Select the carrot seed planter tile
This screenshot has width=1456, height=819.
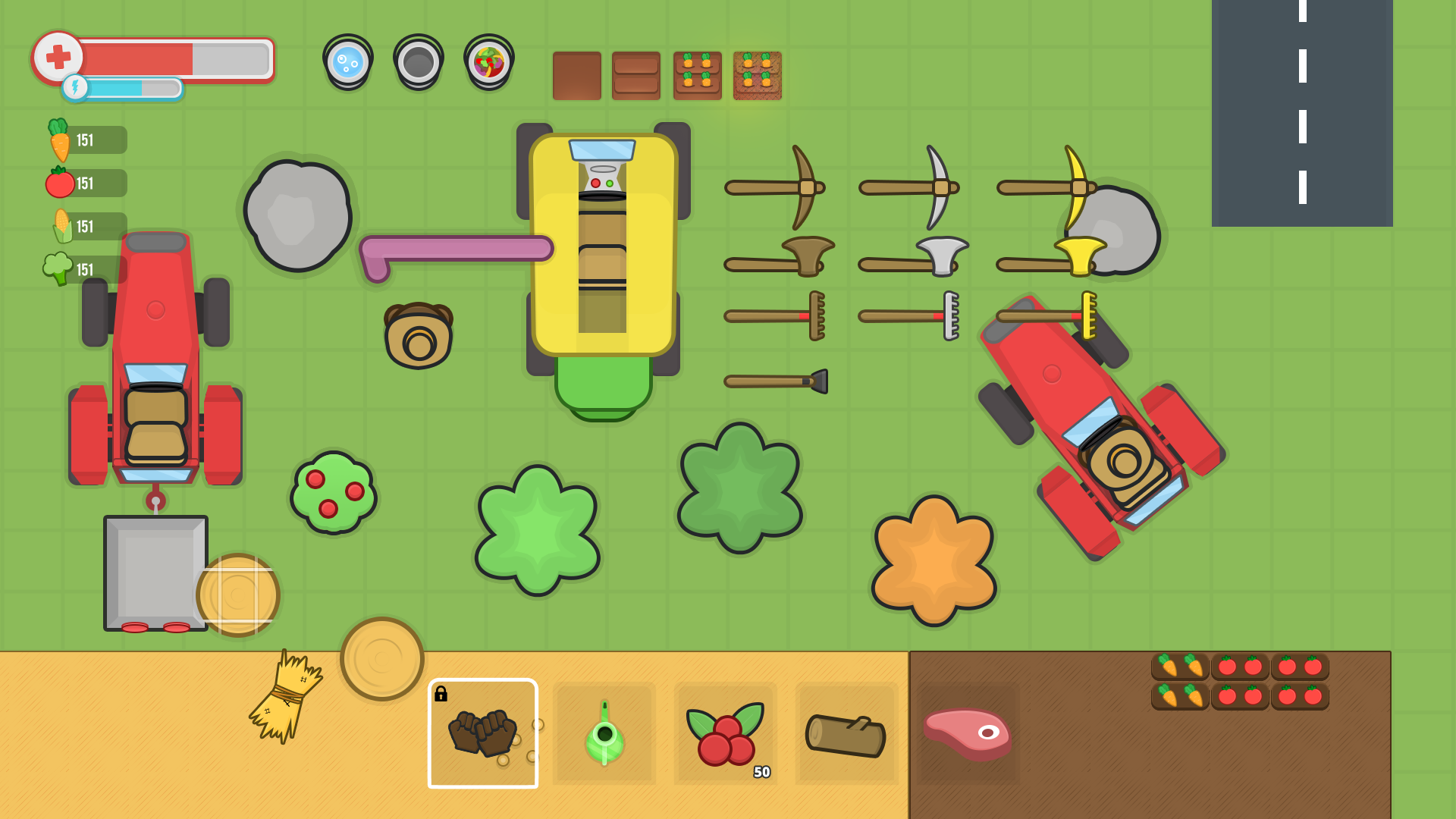pos(696,76)
